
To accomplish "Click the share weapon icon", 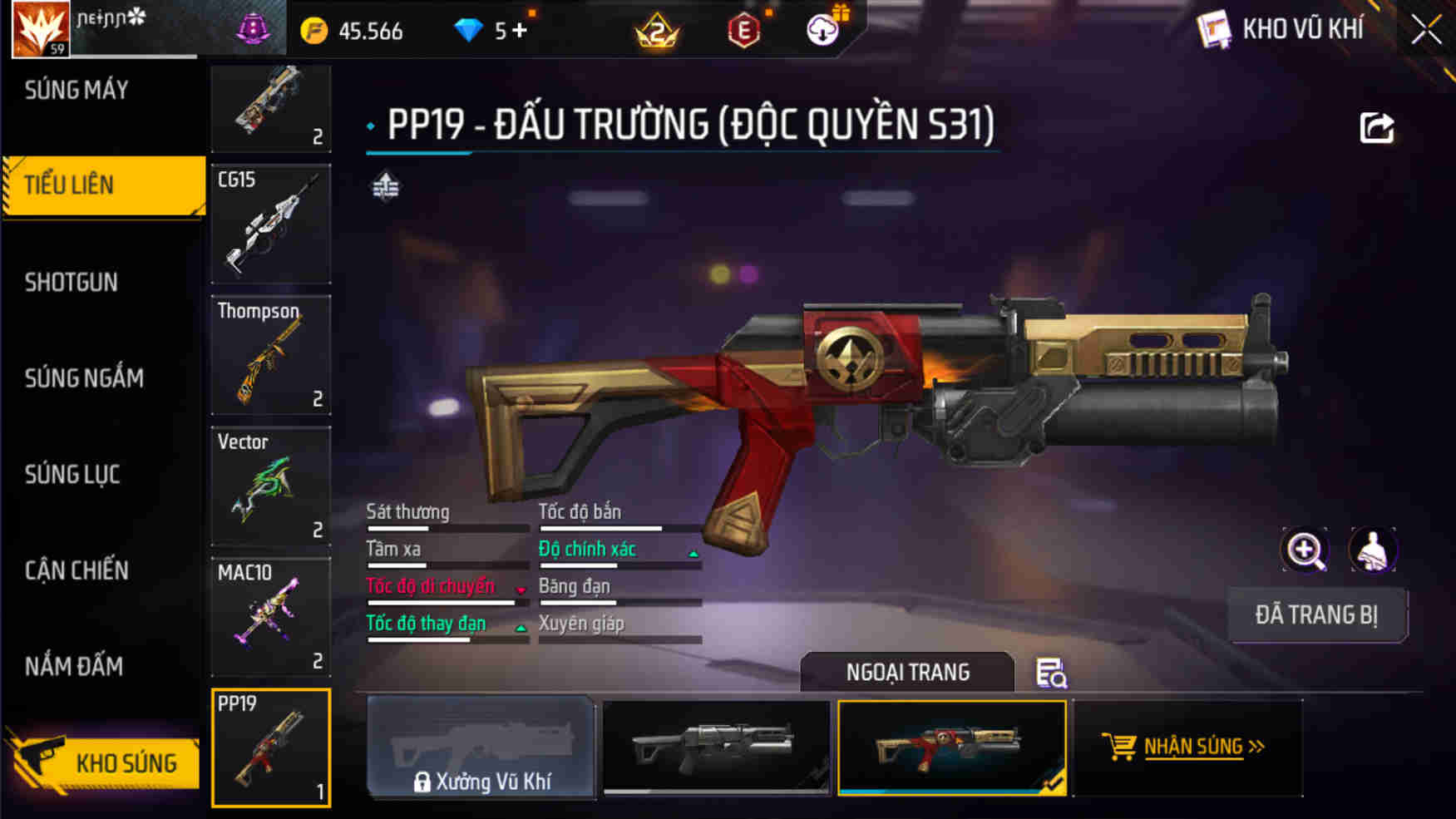I will click(1376, 126).
